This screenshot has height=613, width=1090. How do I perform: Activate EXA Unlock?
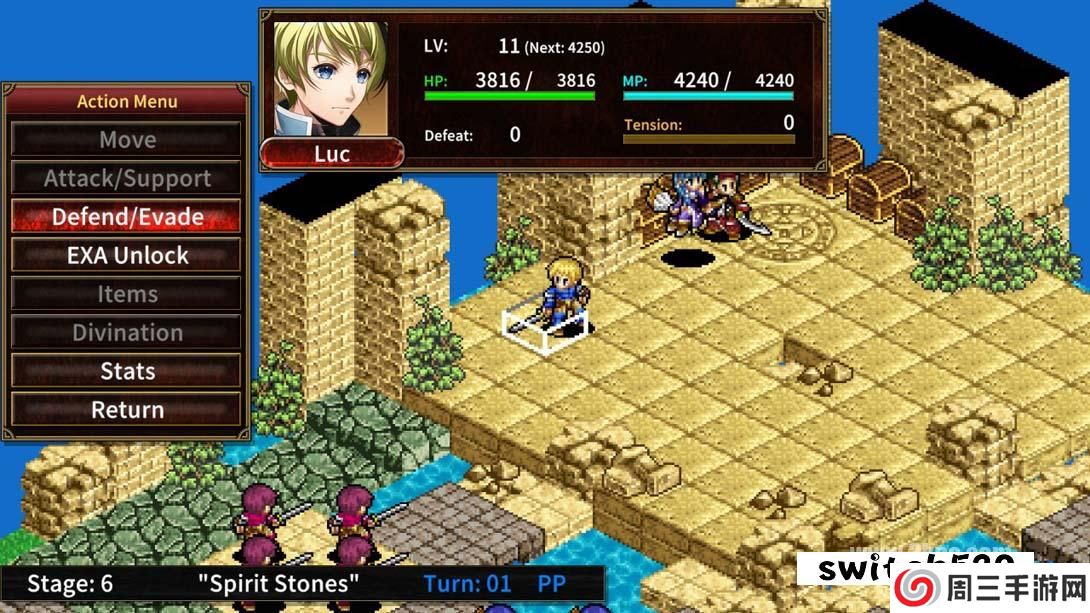(127, 256)
